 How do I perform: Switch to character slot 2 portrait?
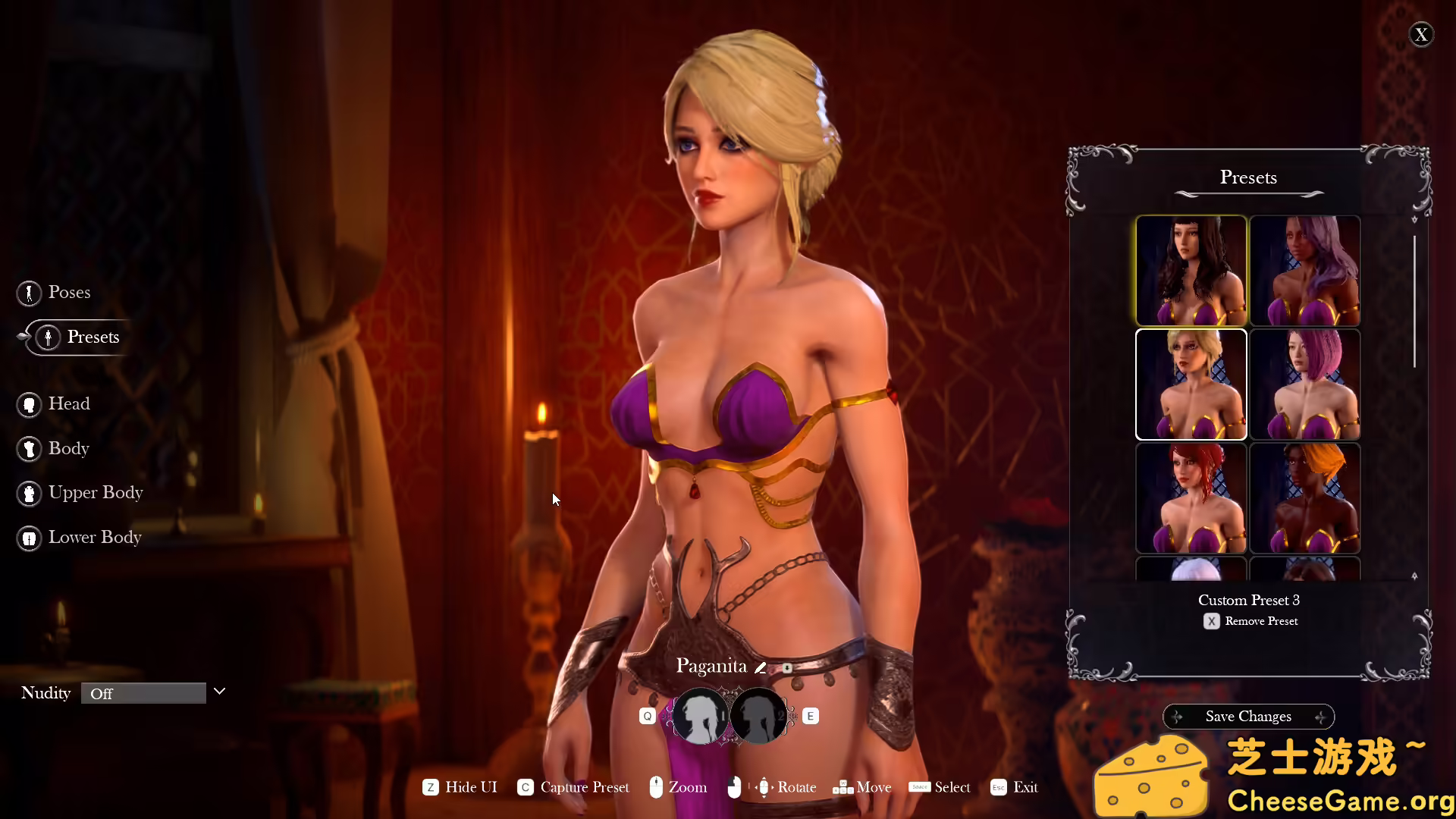tap(758, 715)
